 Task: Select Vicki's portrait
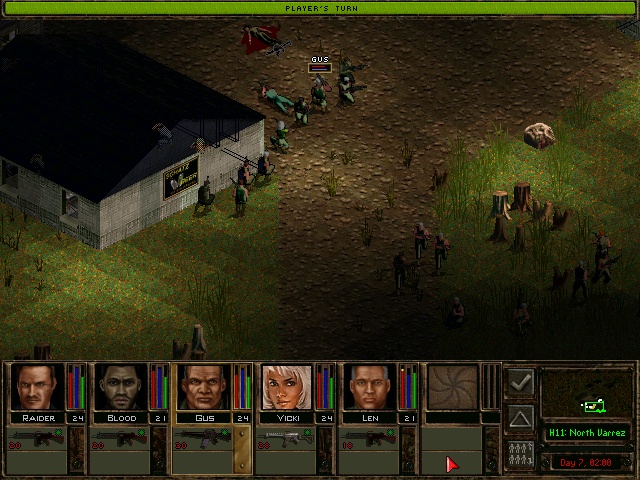[287, 387]
